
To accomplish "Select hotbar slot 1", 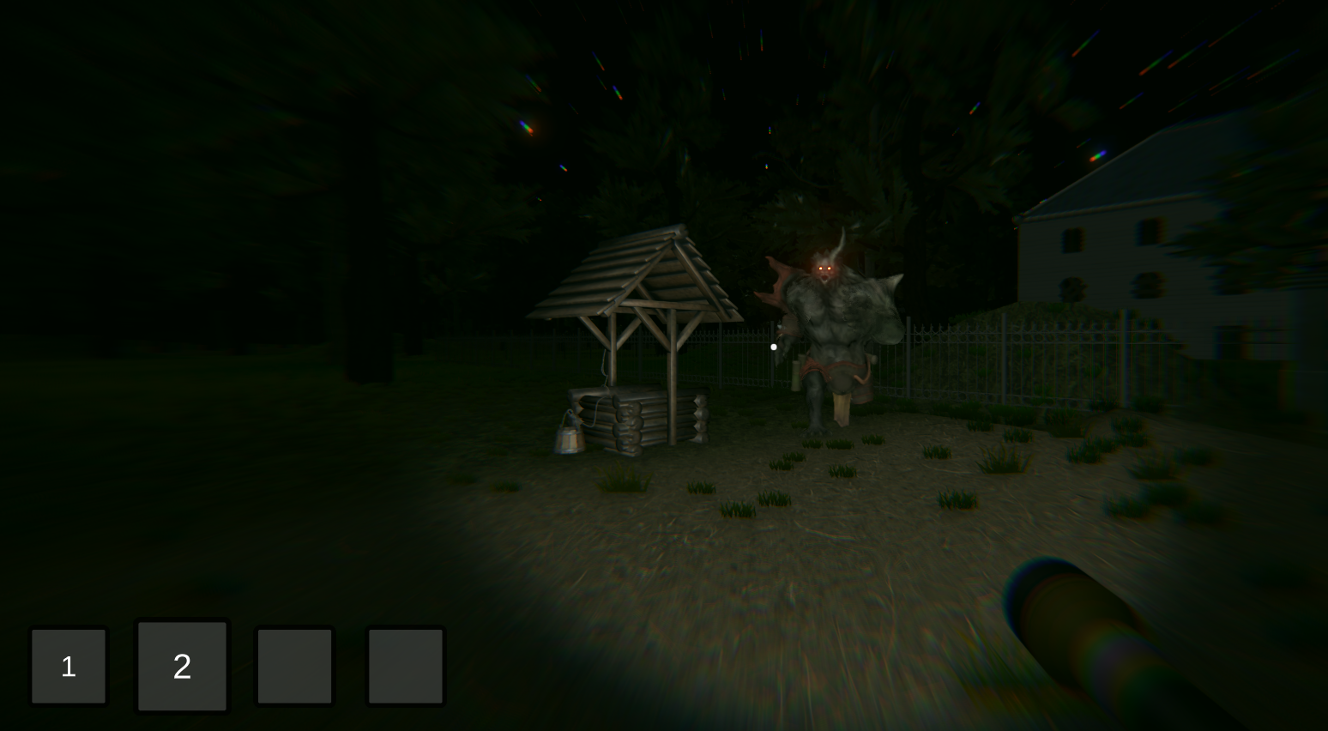I will point(69,666).
